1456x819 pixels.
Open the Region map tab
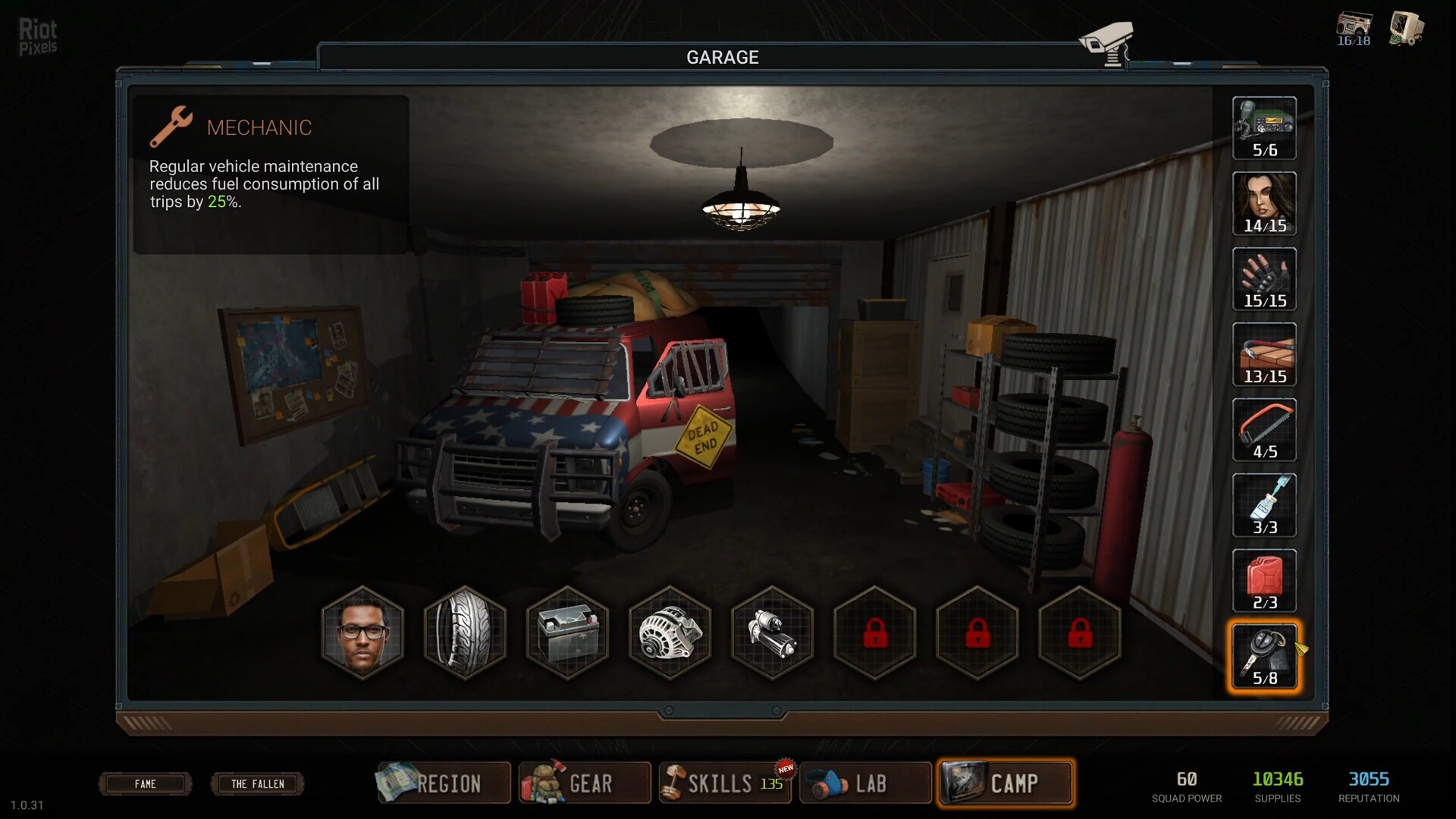pos(443,783)
